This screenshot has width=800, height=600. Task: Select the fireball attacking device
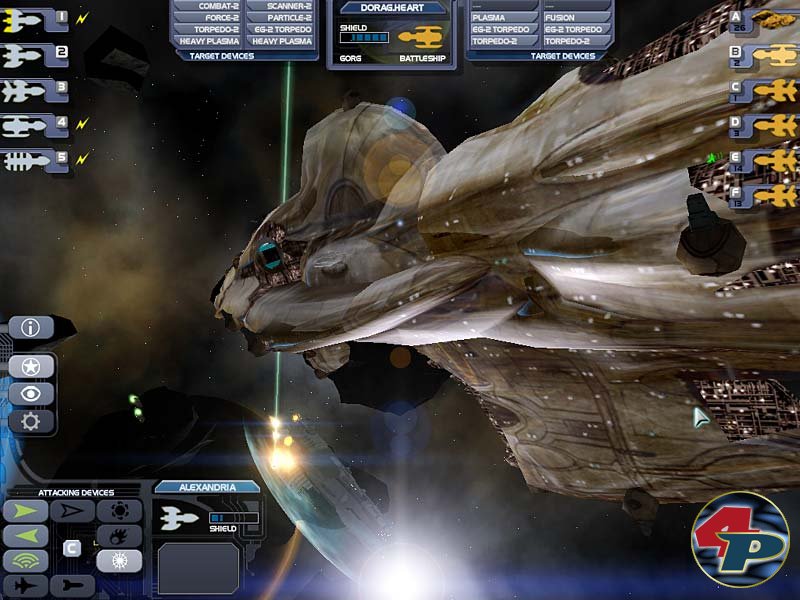point(119,536)
